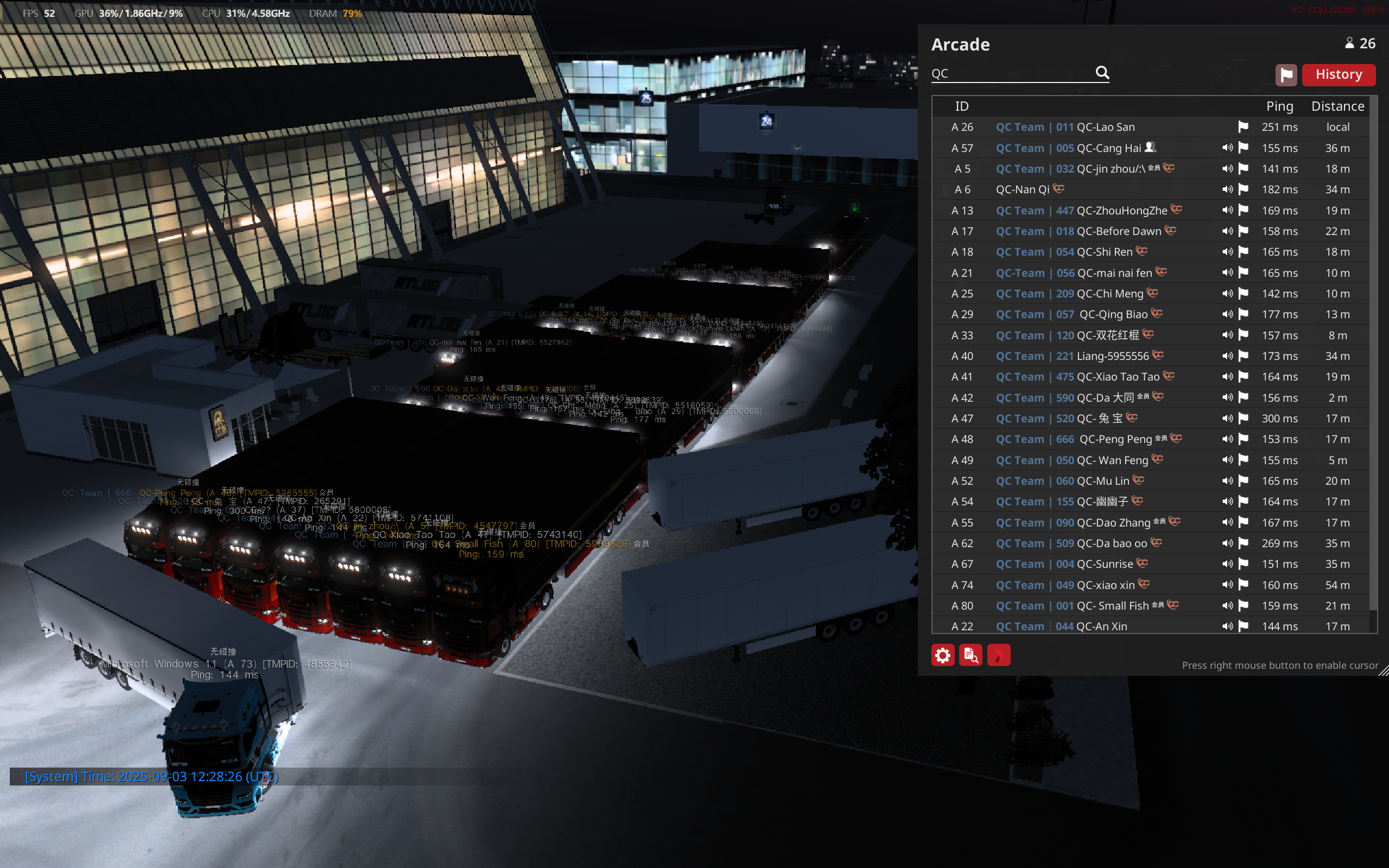Viewport: 1389px width, 868px height.
Task: Mute QC-Cang Hai's voice with speaker icon
Action: point(1227,148)
